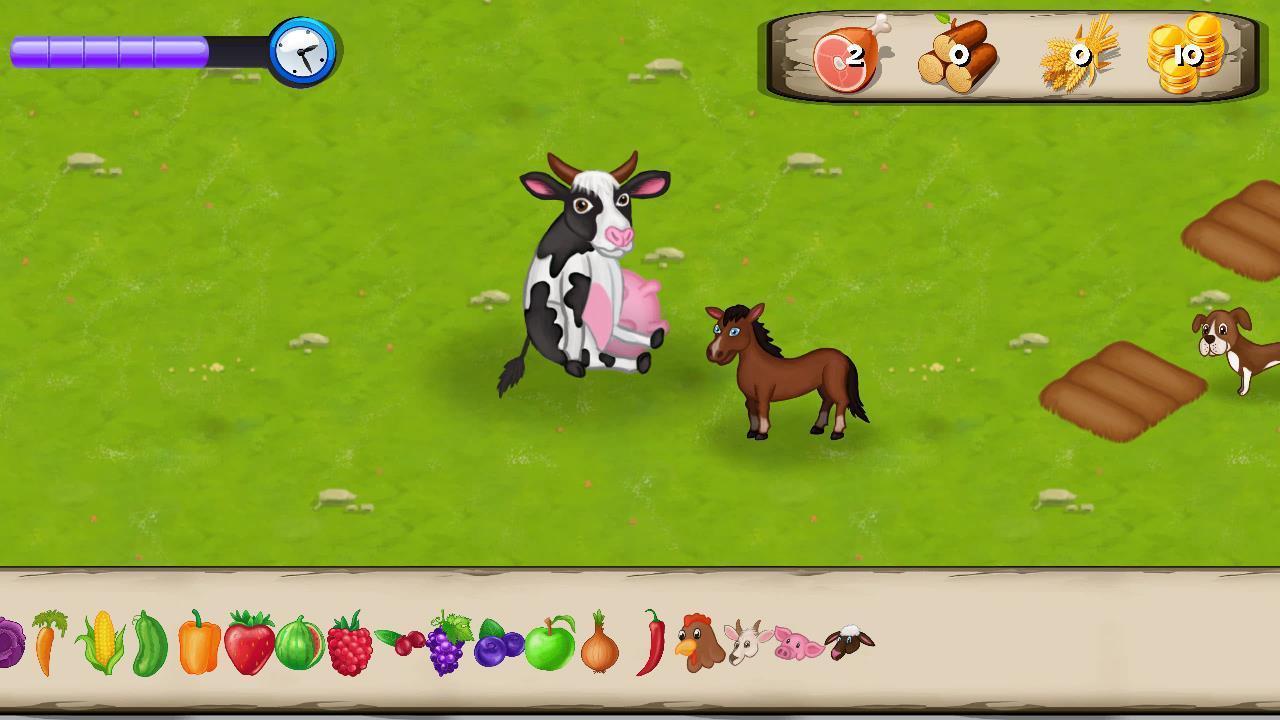Select the chili pepper icon
The image size is (1280, 720).
(653, 646)
